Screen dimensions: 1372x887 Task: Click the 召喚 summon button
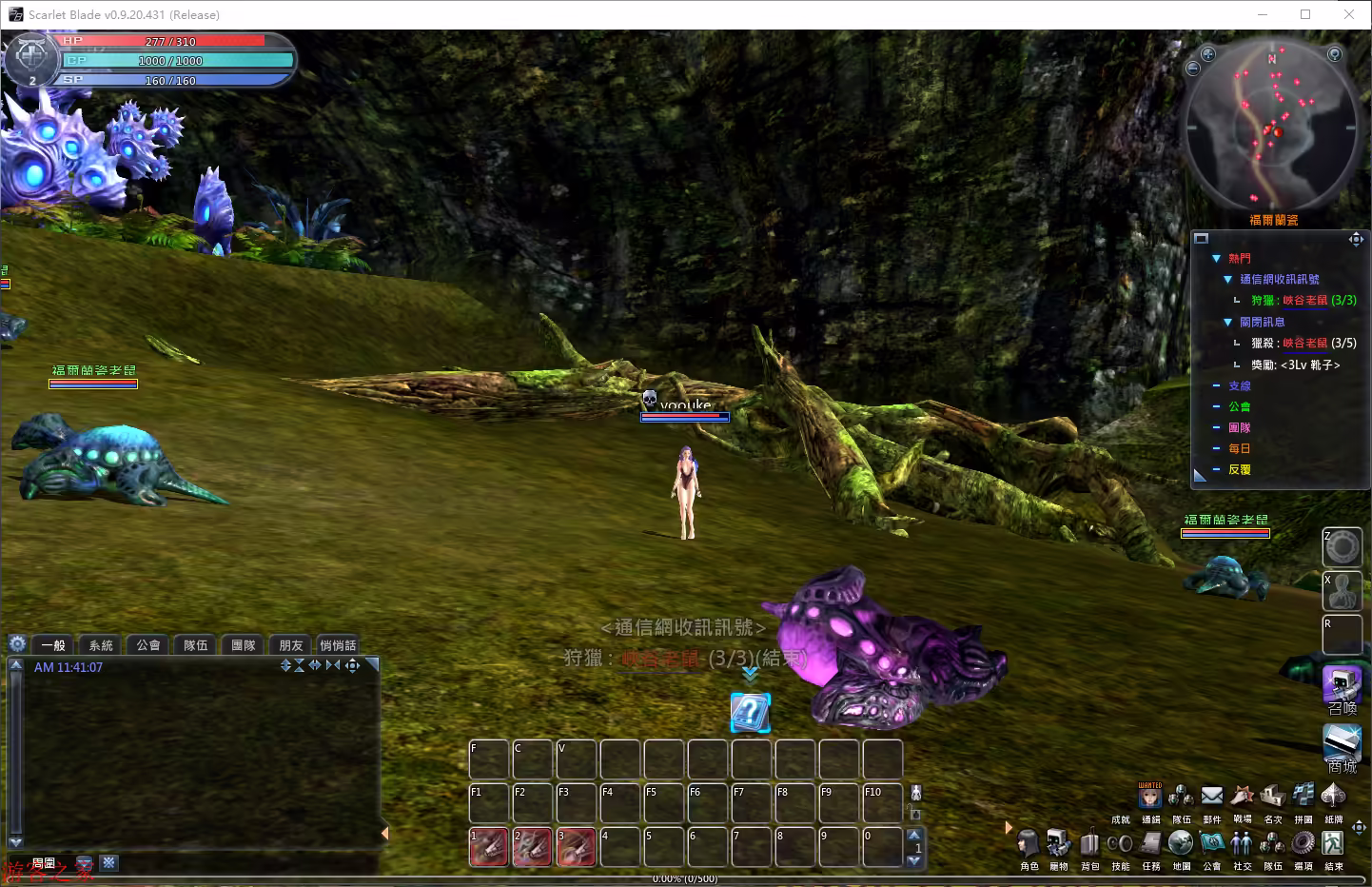(x=1342, y=685)
